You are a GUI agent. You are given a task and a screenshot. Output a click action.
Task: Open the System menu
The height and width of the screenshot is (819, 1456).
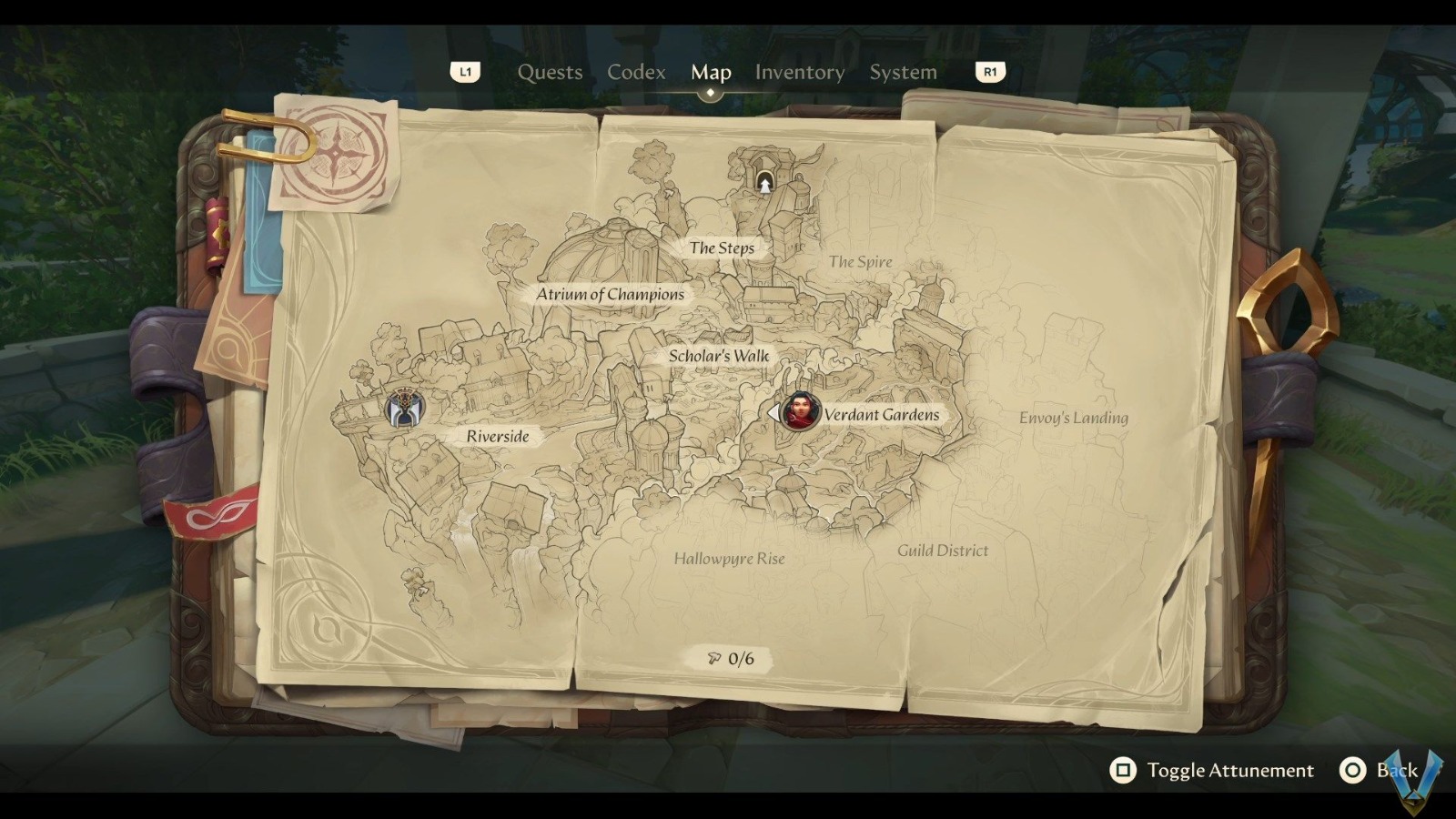click(903, 72)
